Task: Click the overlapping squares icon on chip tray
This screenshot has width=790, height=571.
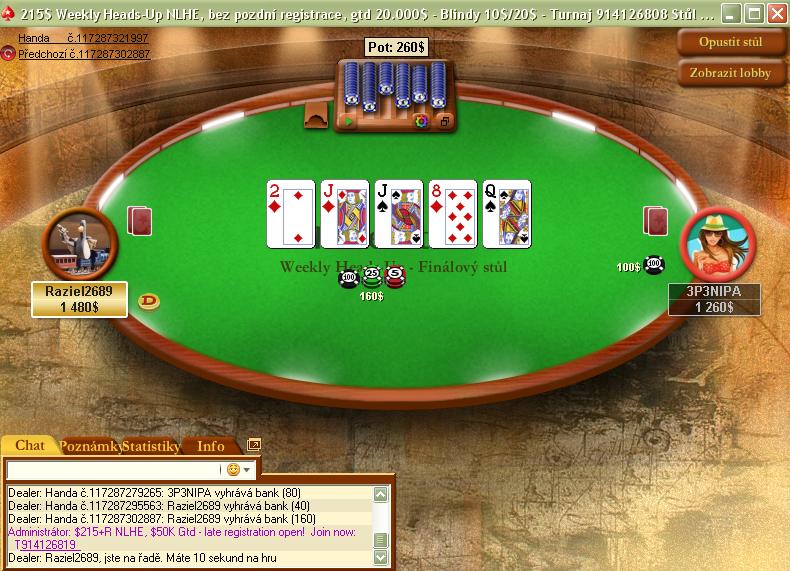Action: tap(444, 121)
